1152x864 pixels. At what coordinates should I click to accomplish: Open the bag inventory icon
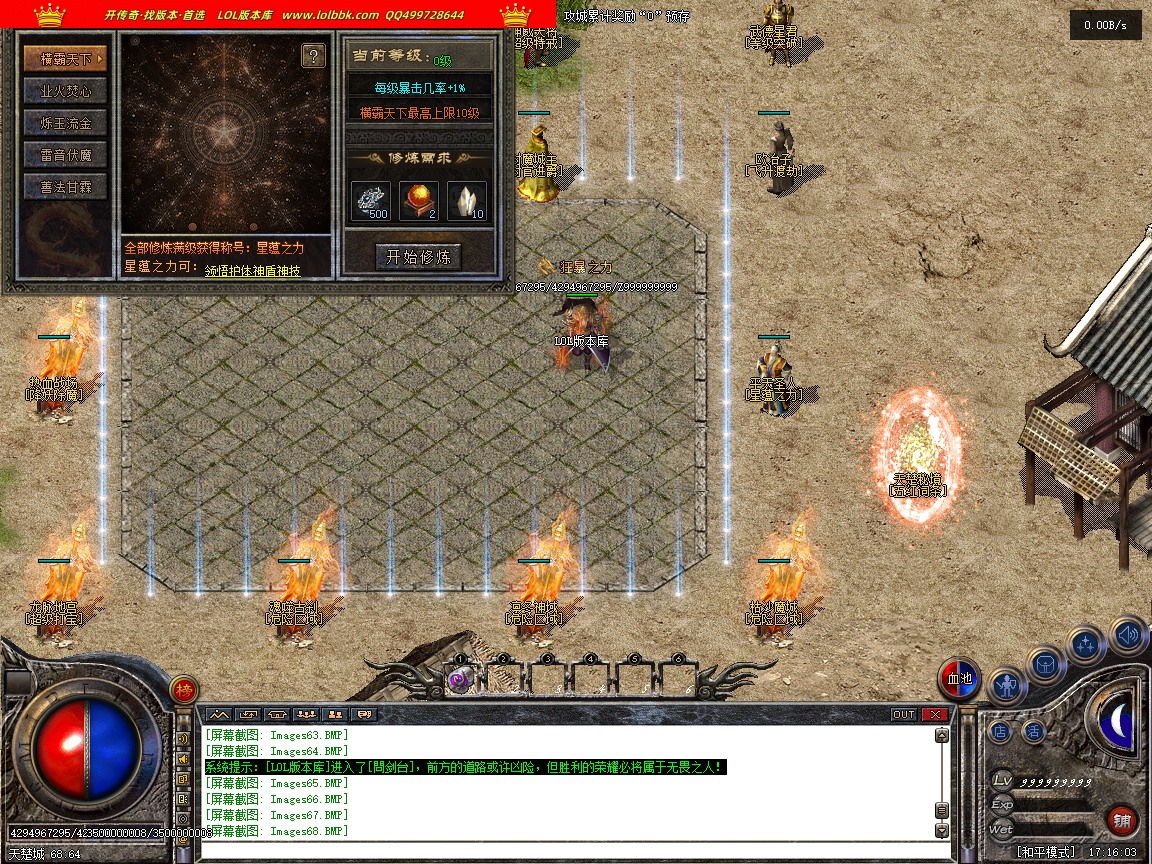(x=1046, y=664)
